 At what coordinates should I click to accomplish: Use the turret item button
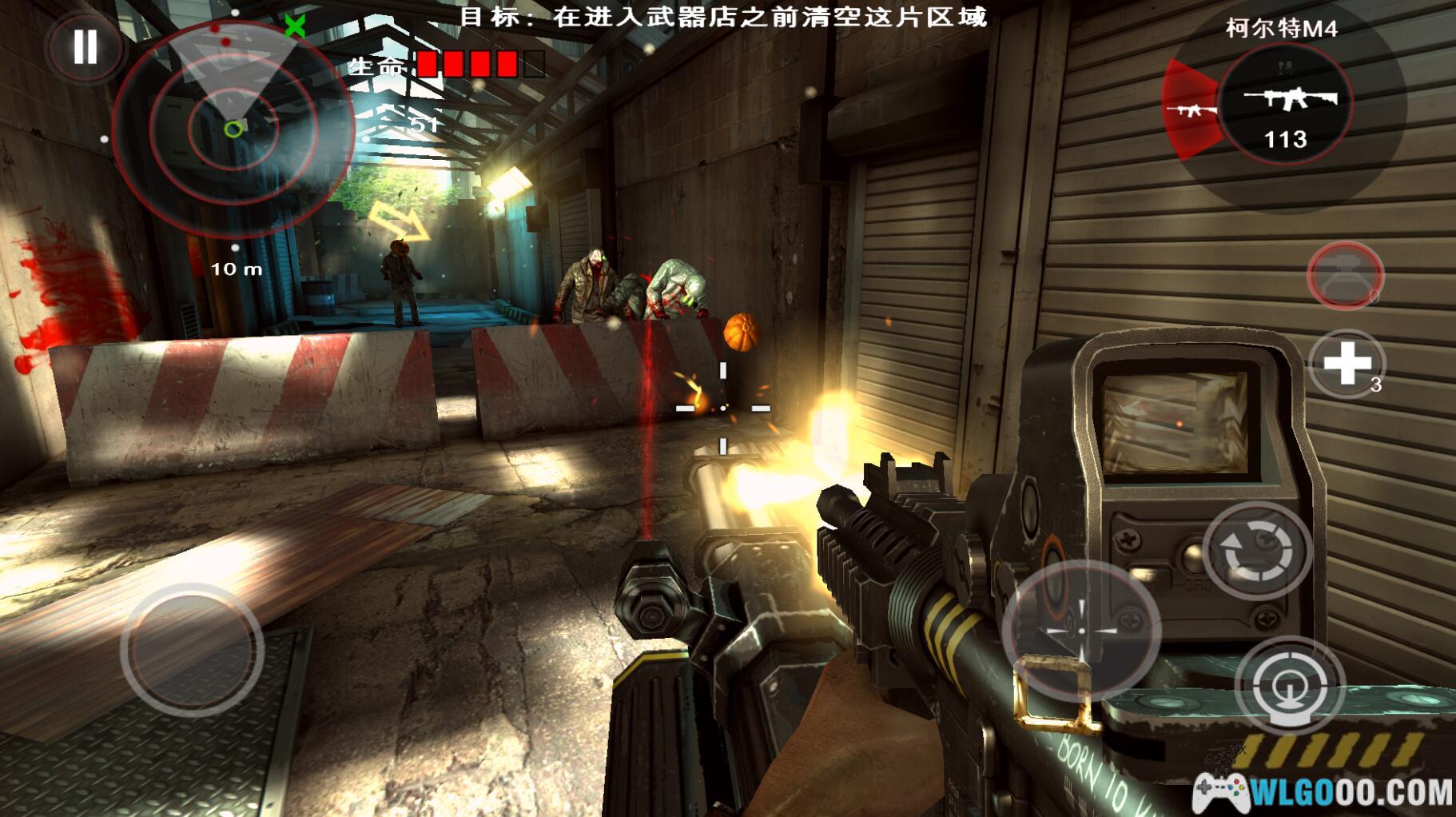tap(1345, 276)
